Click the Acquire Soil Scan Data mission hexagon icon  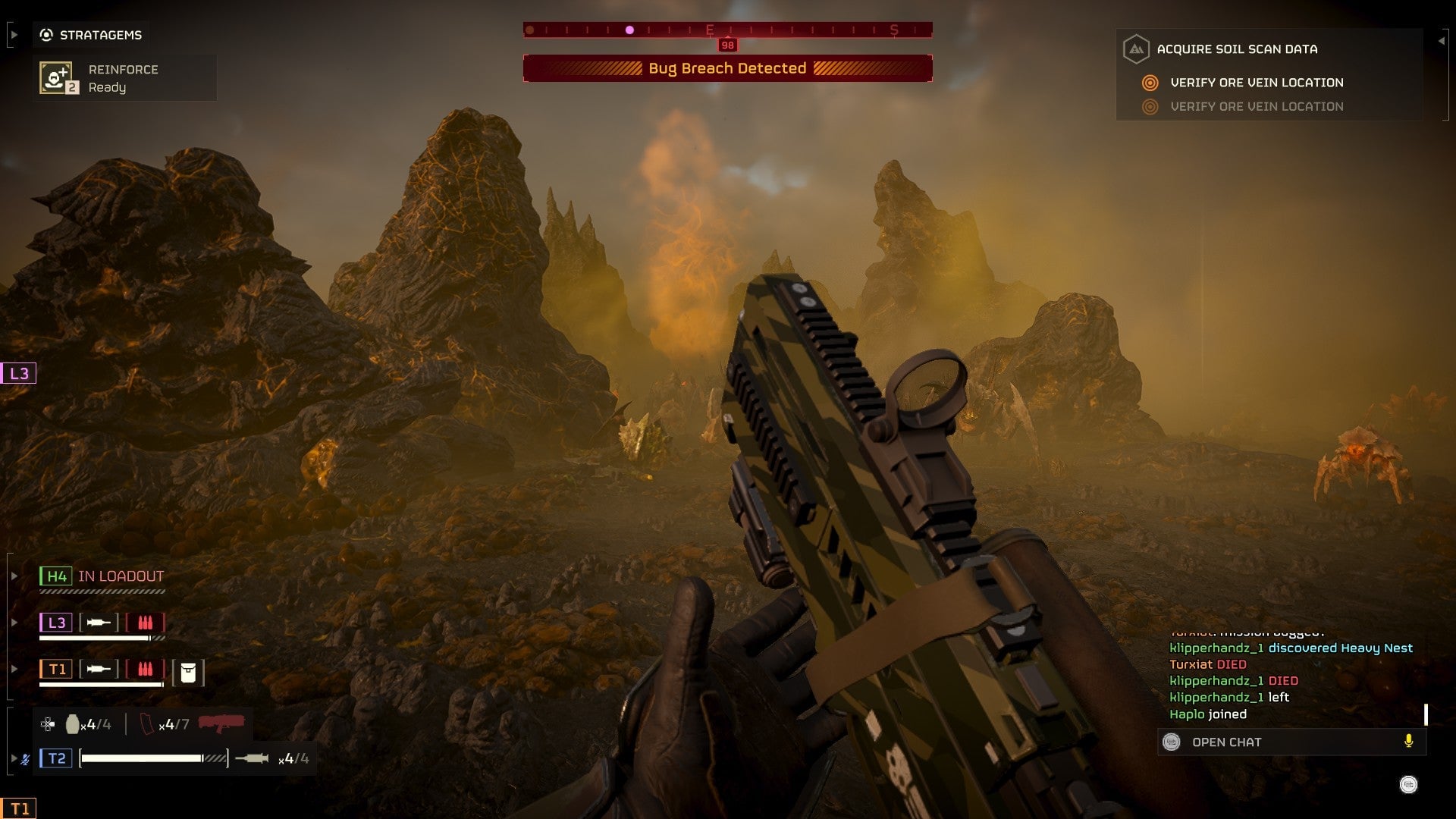[1136, 49]
